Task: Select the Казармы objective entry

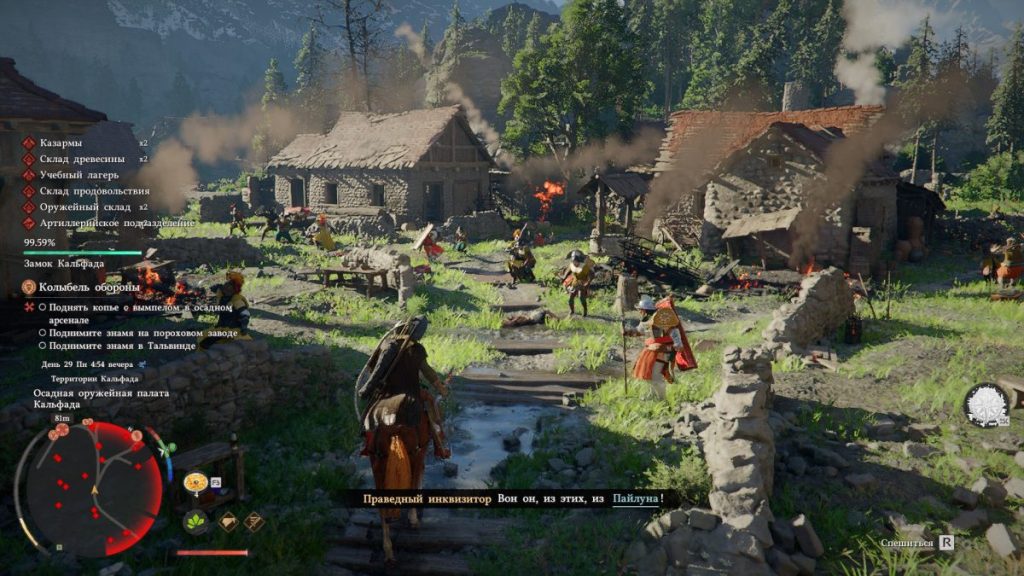Action: coord(60,143)
